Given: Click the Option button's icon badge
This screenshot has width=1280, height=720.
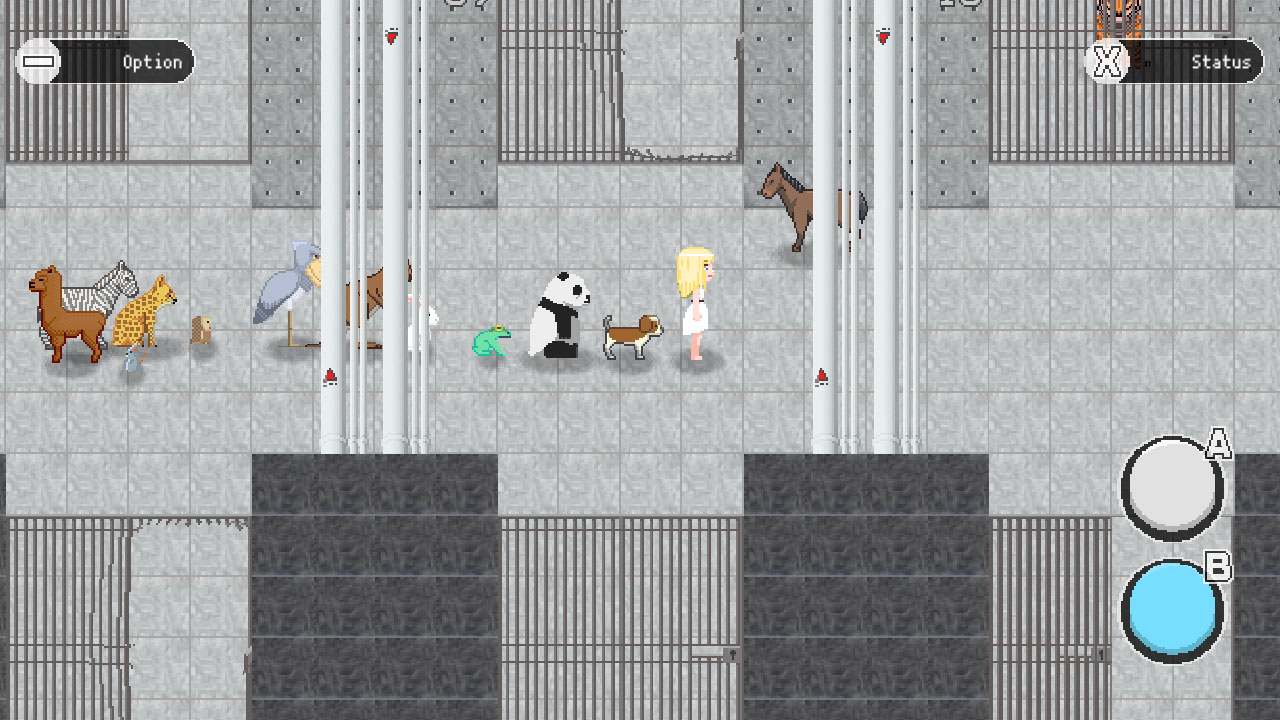Looking at the screenshot, I should click(38, 62).
